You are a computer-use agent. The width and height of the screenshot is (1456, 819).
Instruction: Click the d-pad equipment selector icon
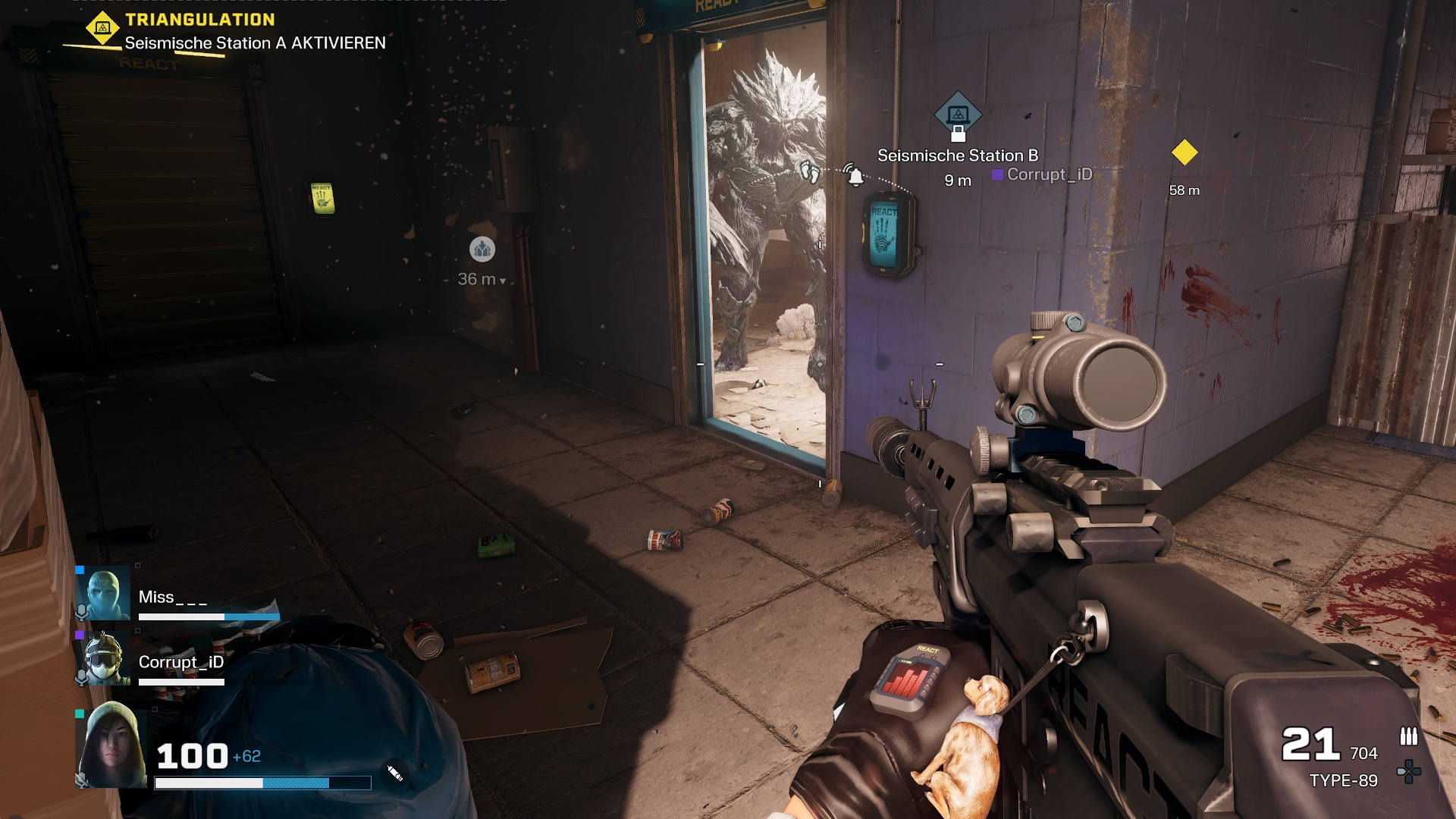pyautogui.click(x=1409, y=772)
